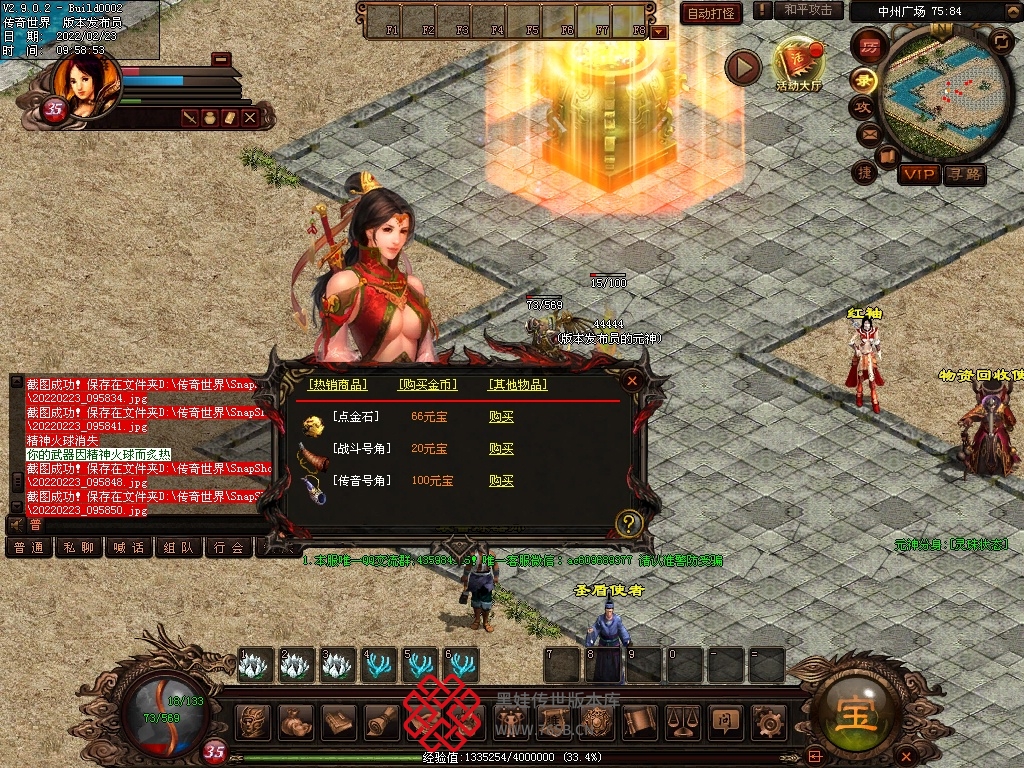Viewport: 1024px width, 768px height.
Task: Open the 活动大厅 event hall
Action: coord(798,64)
